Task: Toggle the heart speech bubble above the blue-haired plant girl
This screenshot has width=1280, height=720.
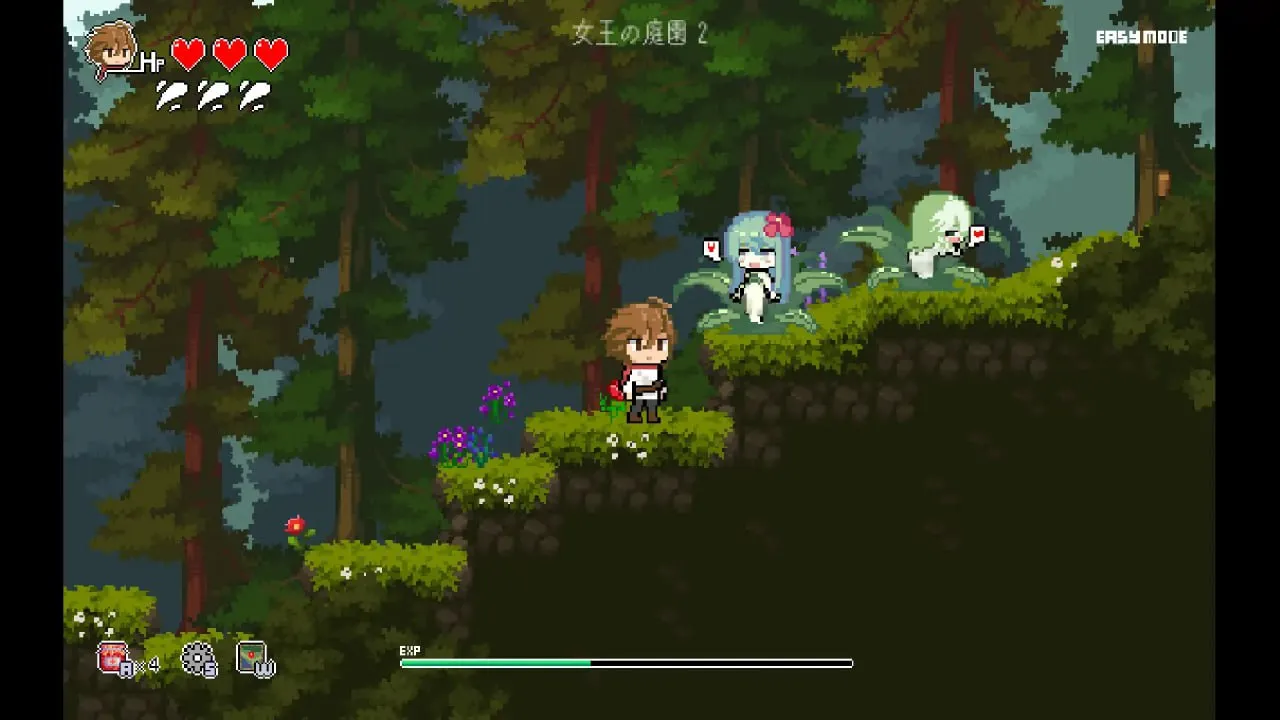Action: (x=711, y=245)
